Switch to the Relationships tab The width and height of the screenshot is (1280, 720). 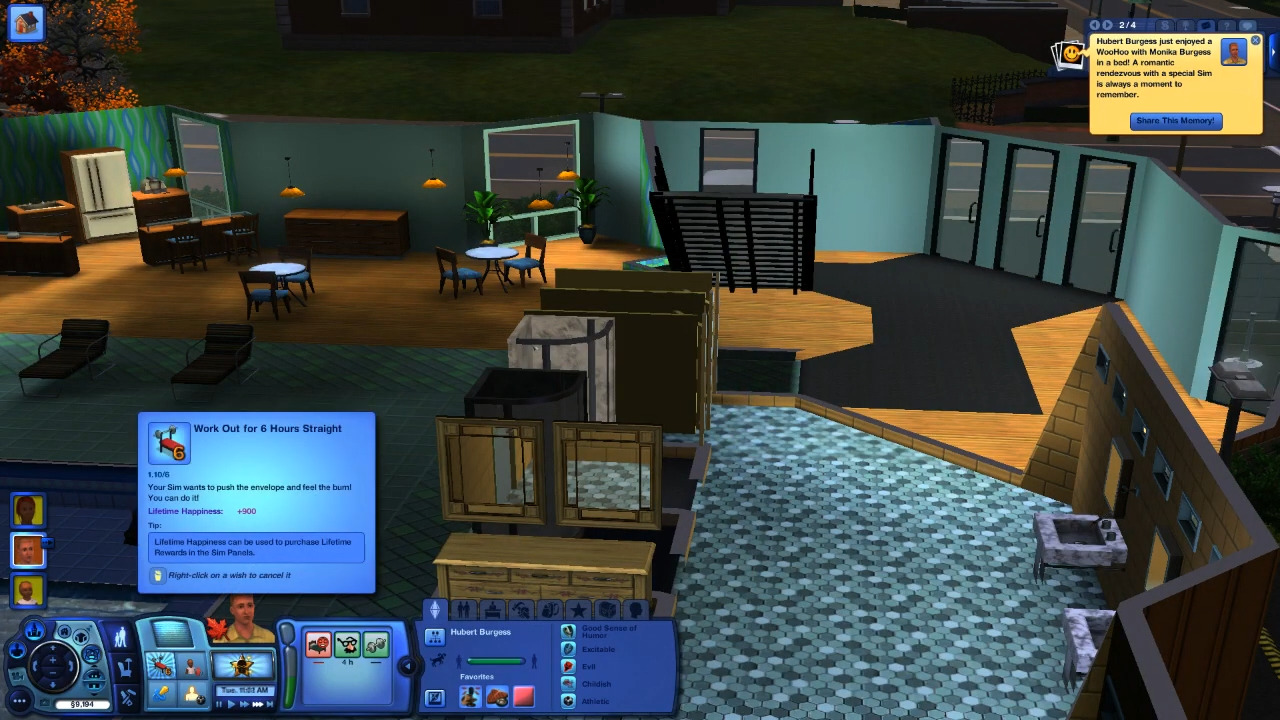[464, 609]
